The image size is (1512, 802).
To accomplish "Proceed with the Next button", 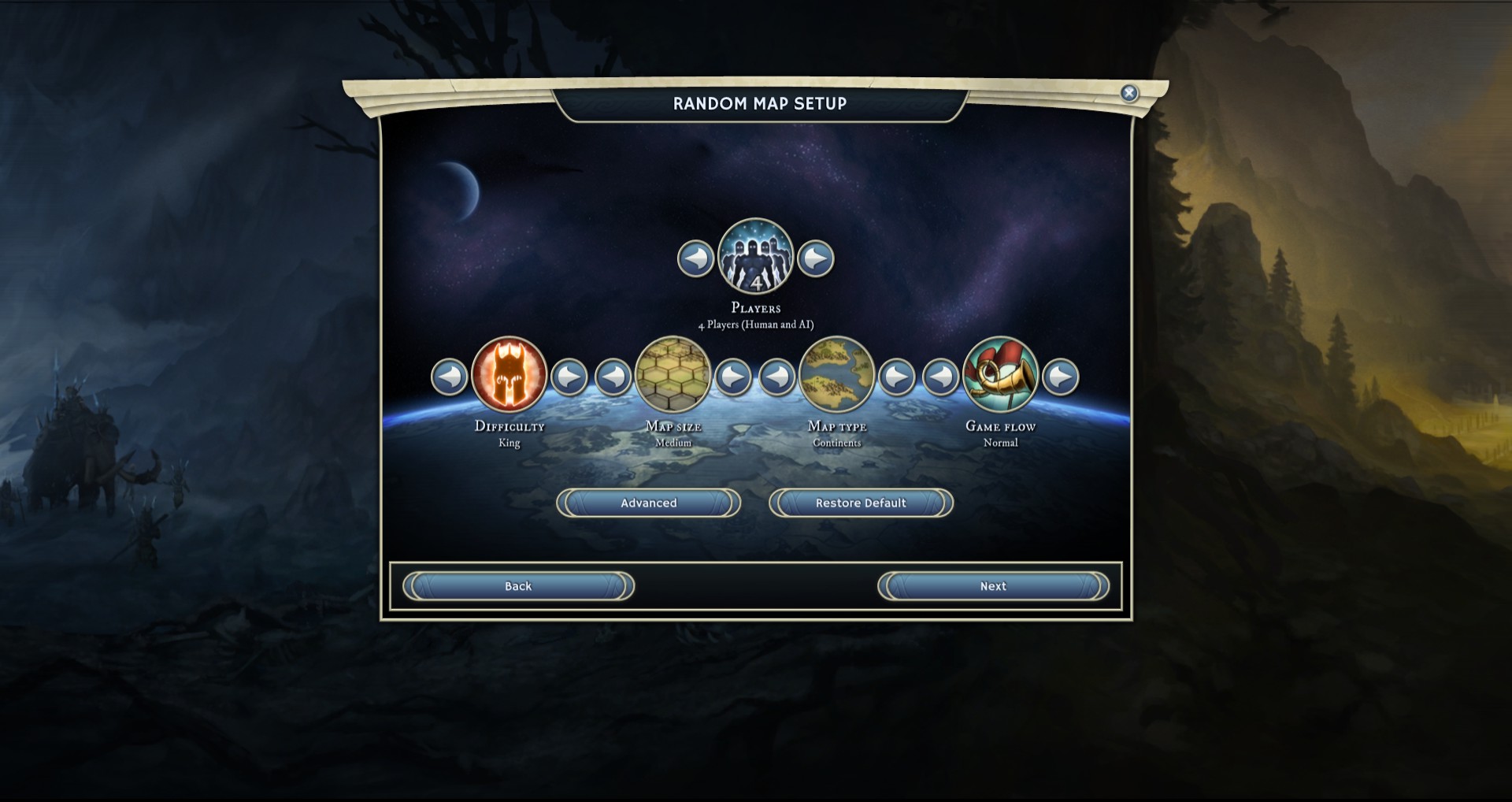I will 993,586.
